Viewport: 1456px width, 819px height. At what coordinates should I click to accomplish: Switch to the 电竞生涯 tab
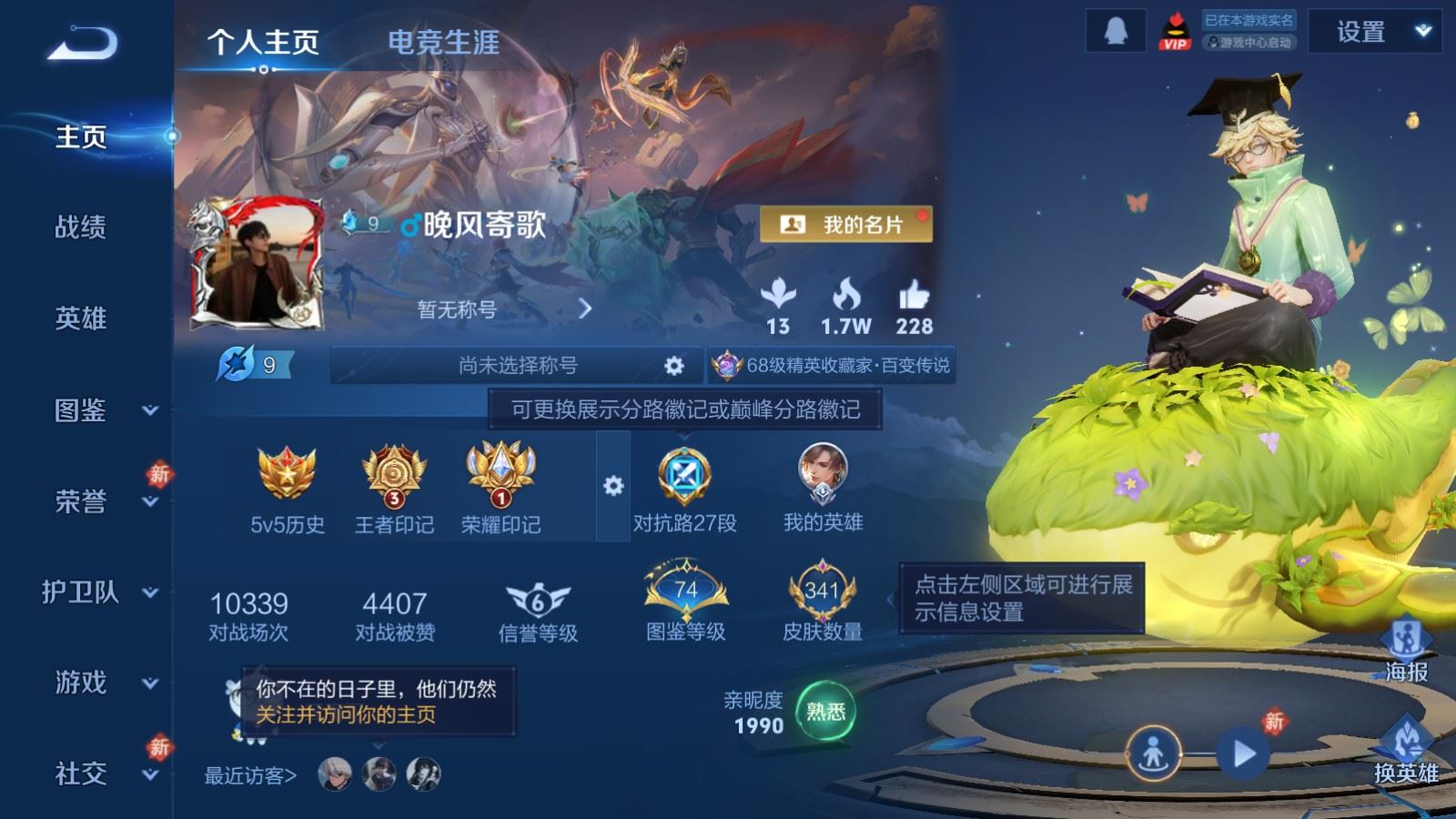tap(443, 43)
